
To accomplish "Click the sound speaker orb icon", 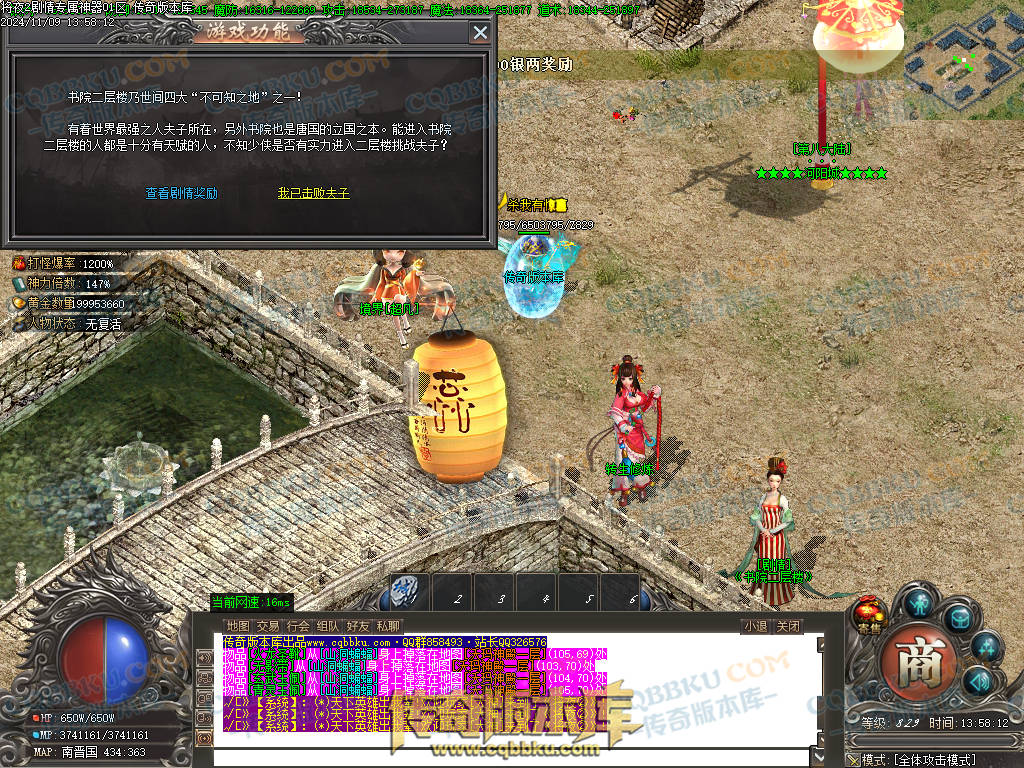I will (977, 681).
